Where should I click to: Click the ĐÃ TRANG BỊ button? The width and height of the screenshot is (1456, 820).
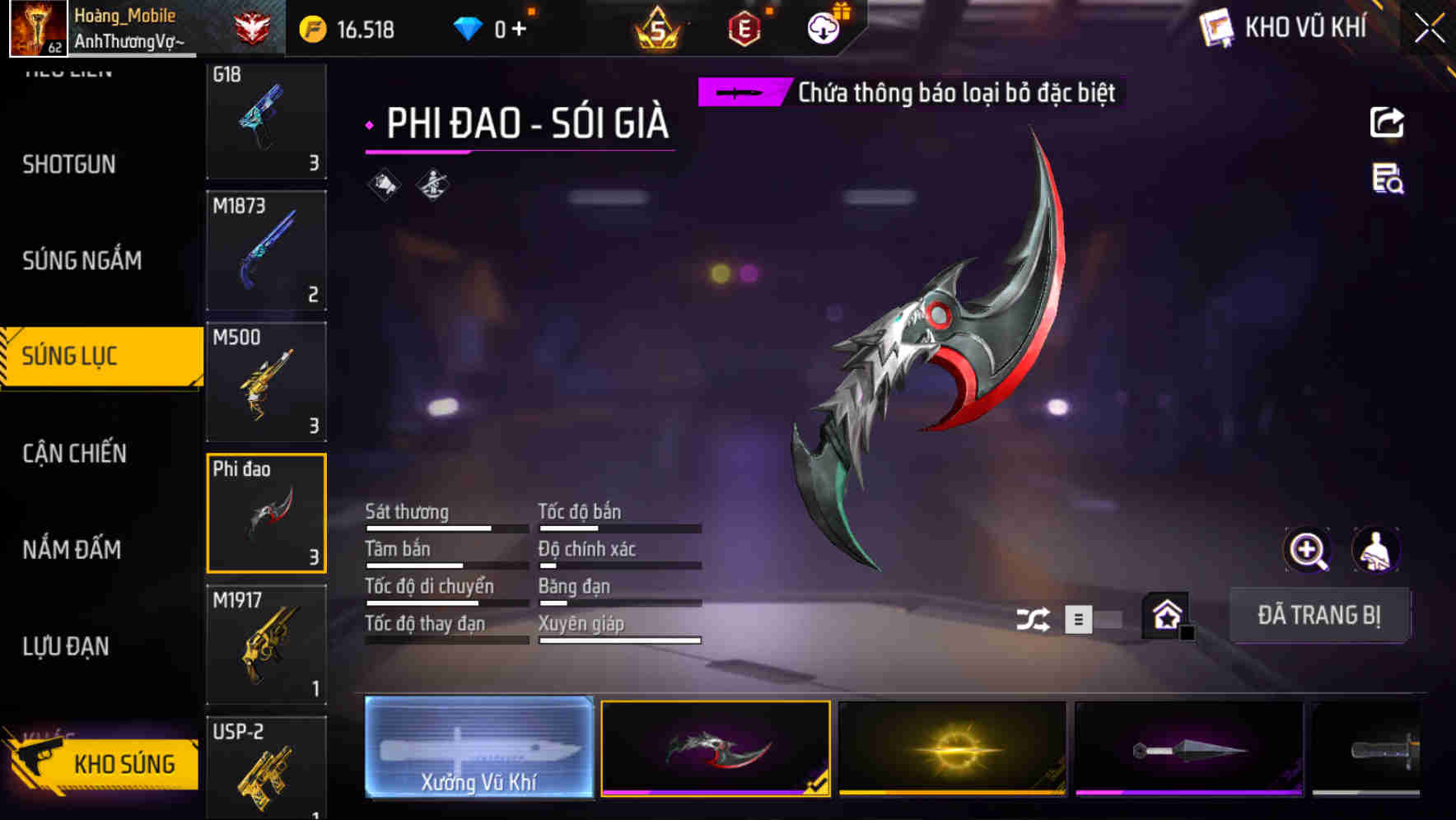1319,615
